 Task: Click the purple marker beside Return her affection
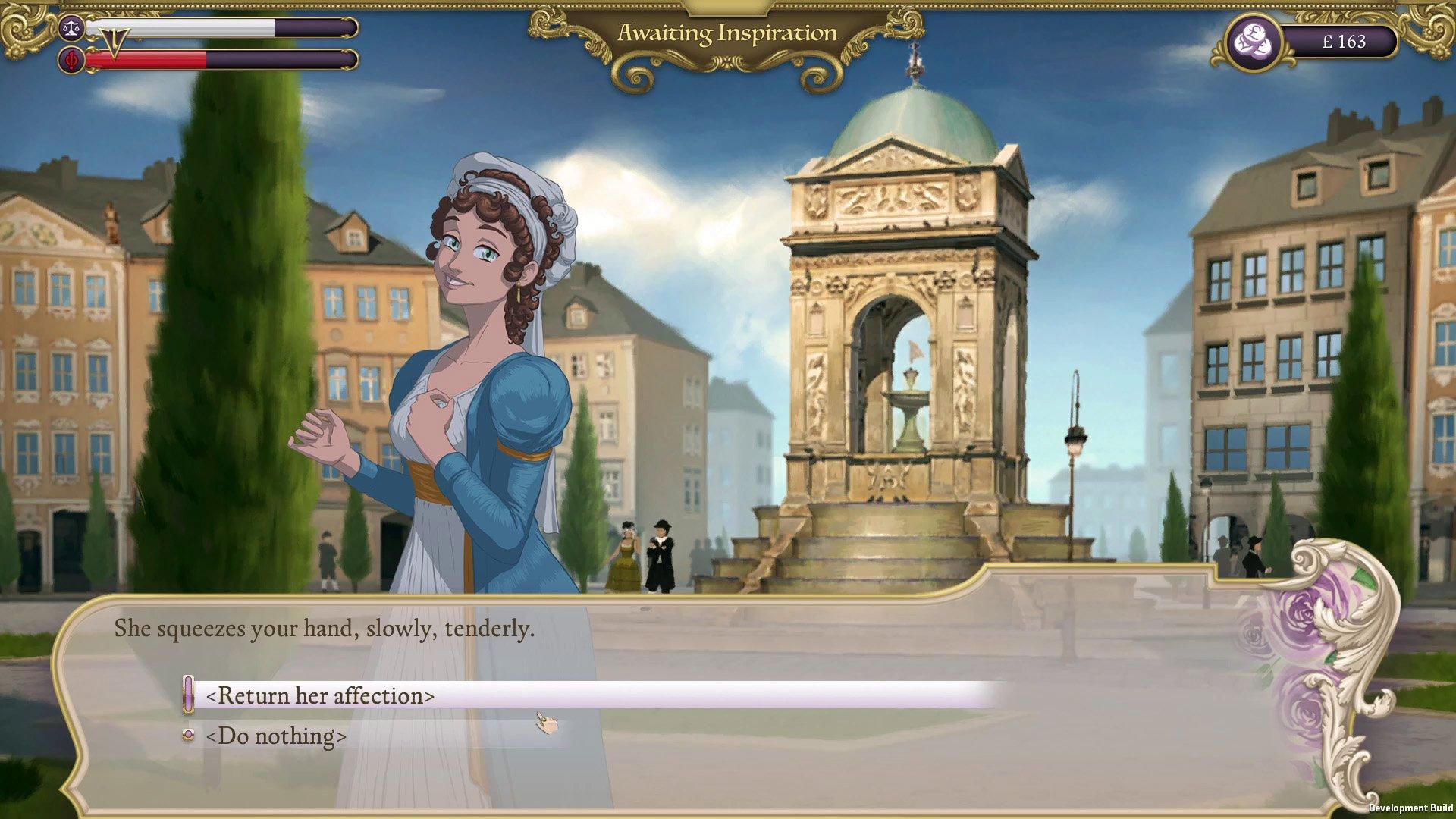click(x=188, y=695)
